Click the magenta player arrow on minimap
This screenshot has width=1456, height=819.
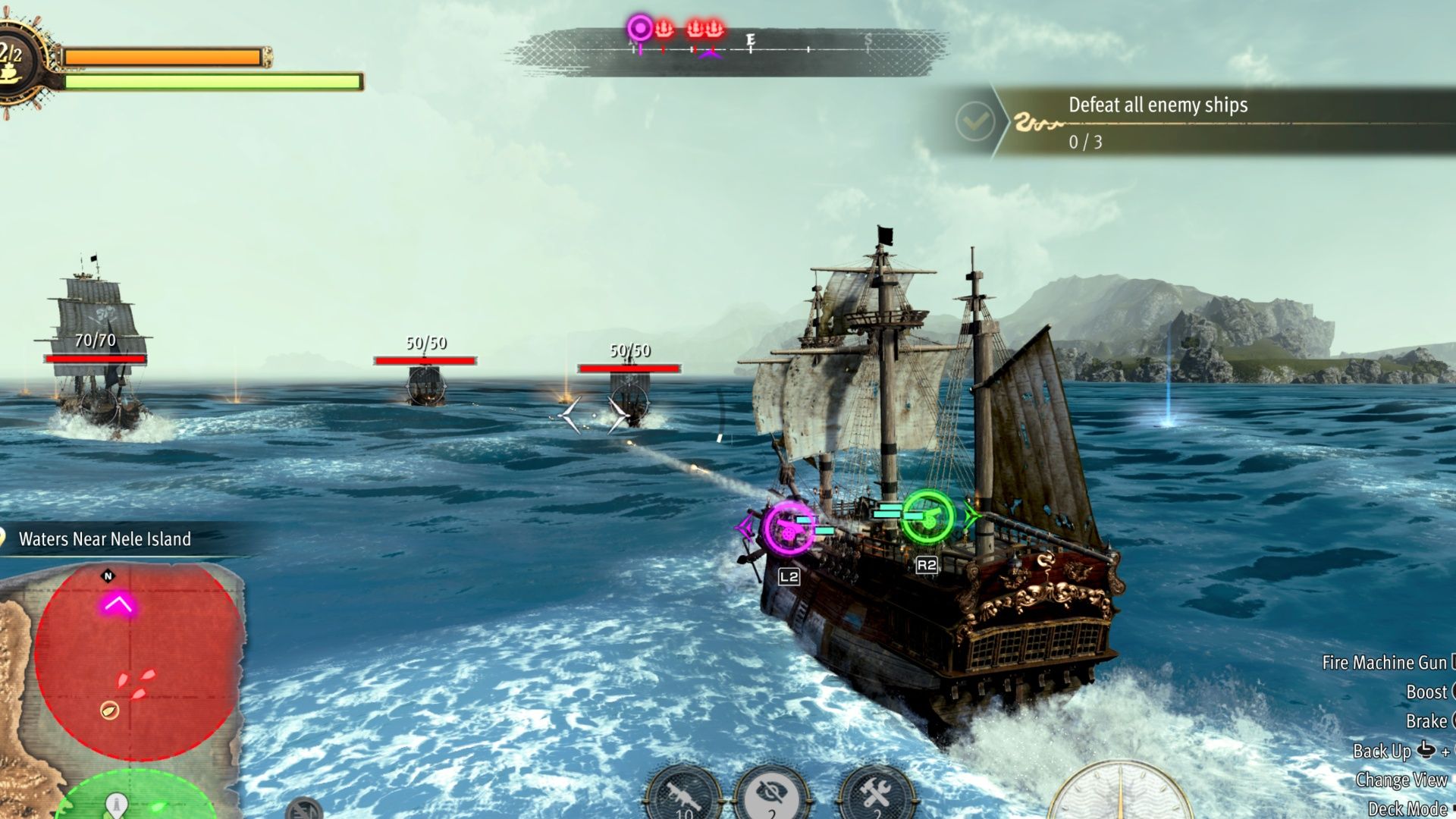coord(118,604)
